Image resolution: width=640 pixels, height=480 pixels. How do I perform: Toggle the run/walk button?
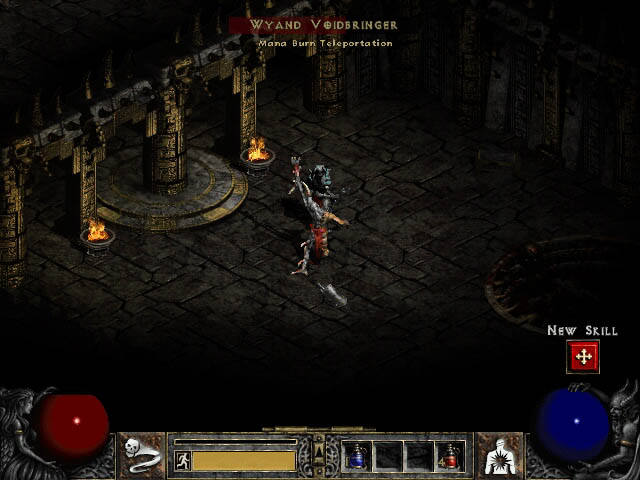(182, 460)
